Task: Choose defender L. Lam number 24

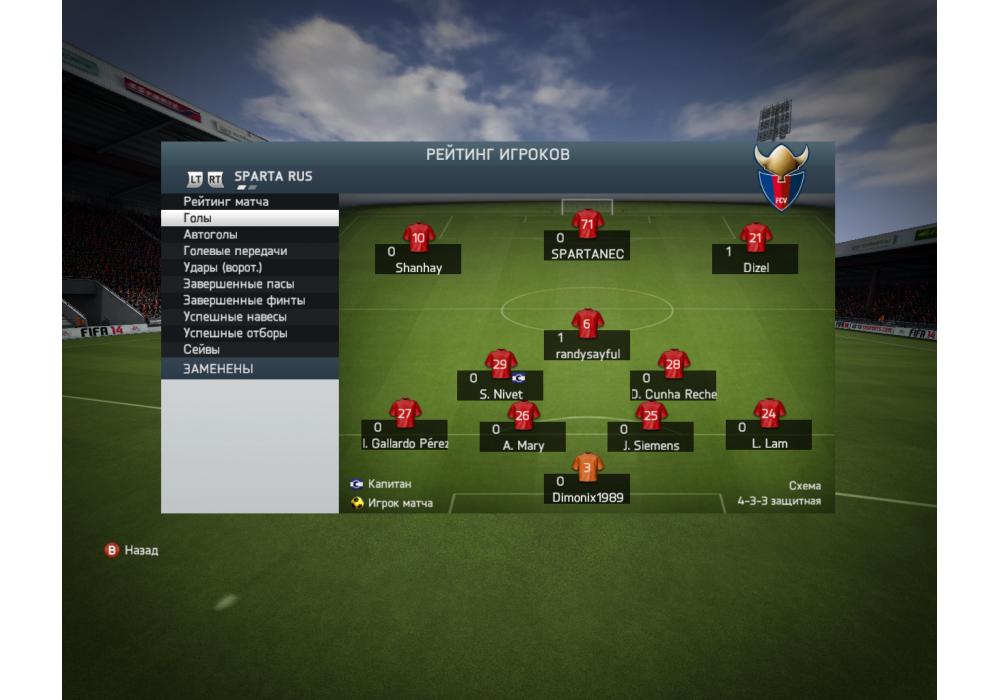Action: [769, 414]
